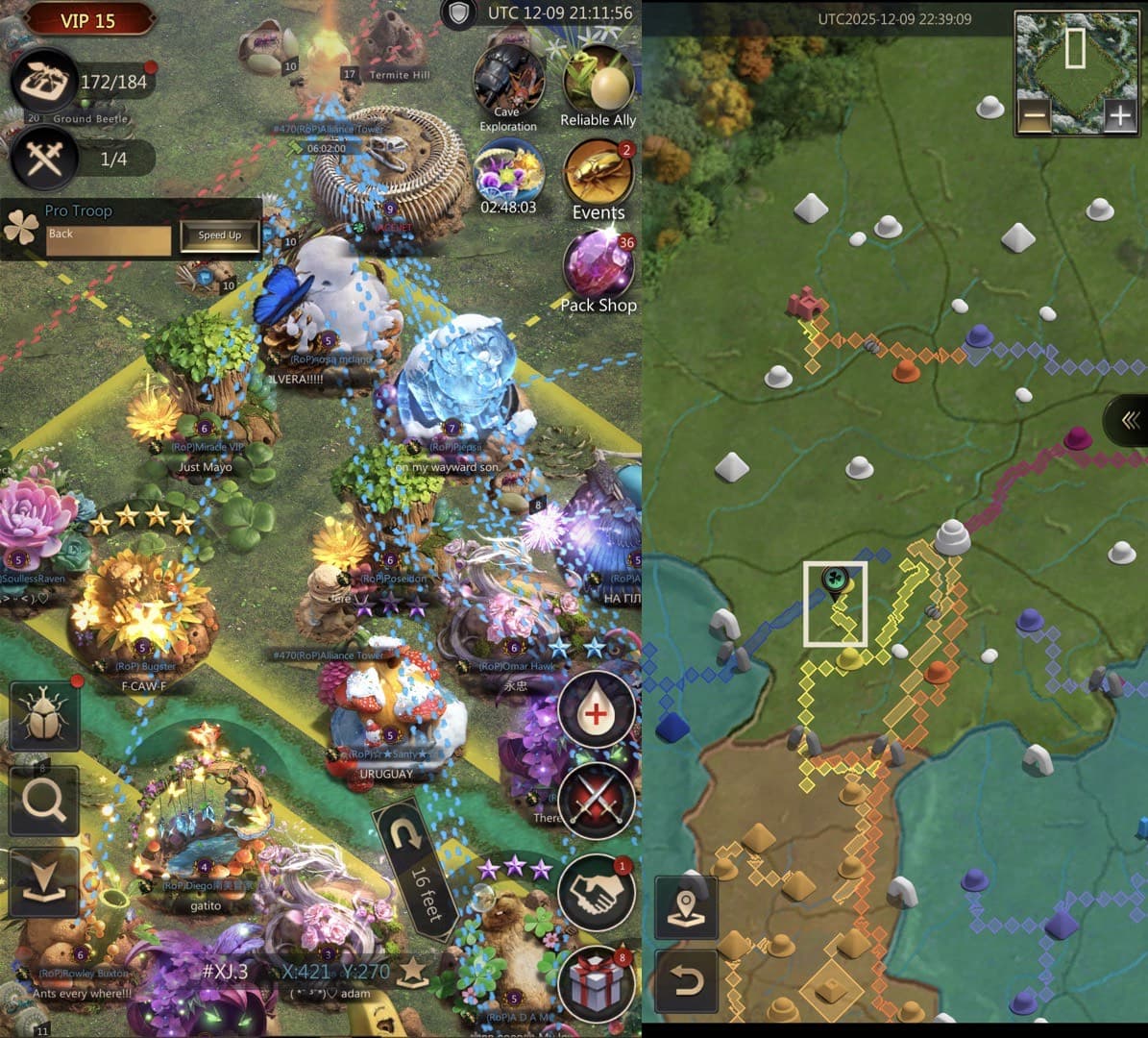
Task: Expand the collapsed side panel arrow
Action: click(x=1130, y=420)
